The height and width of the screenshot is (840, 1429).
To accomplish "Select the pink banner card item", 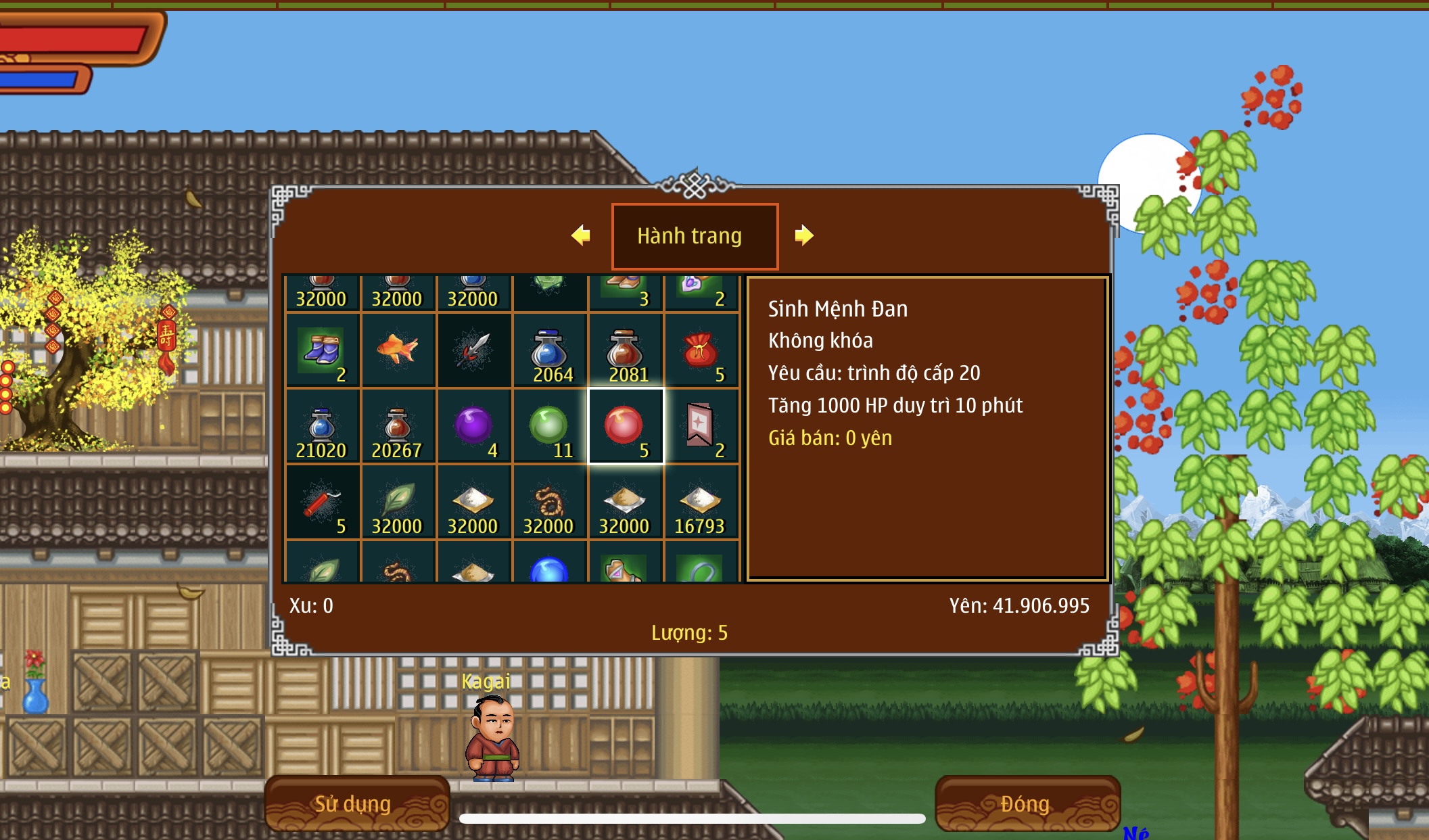I will 701,427.
